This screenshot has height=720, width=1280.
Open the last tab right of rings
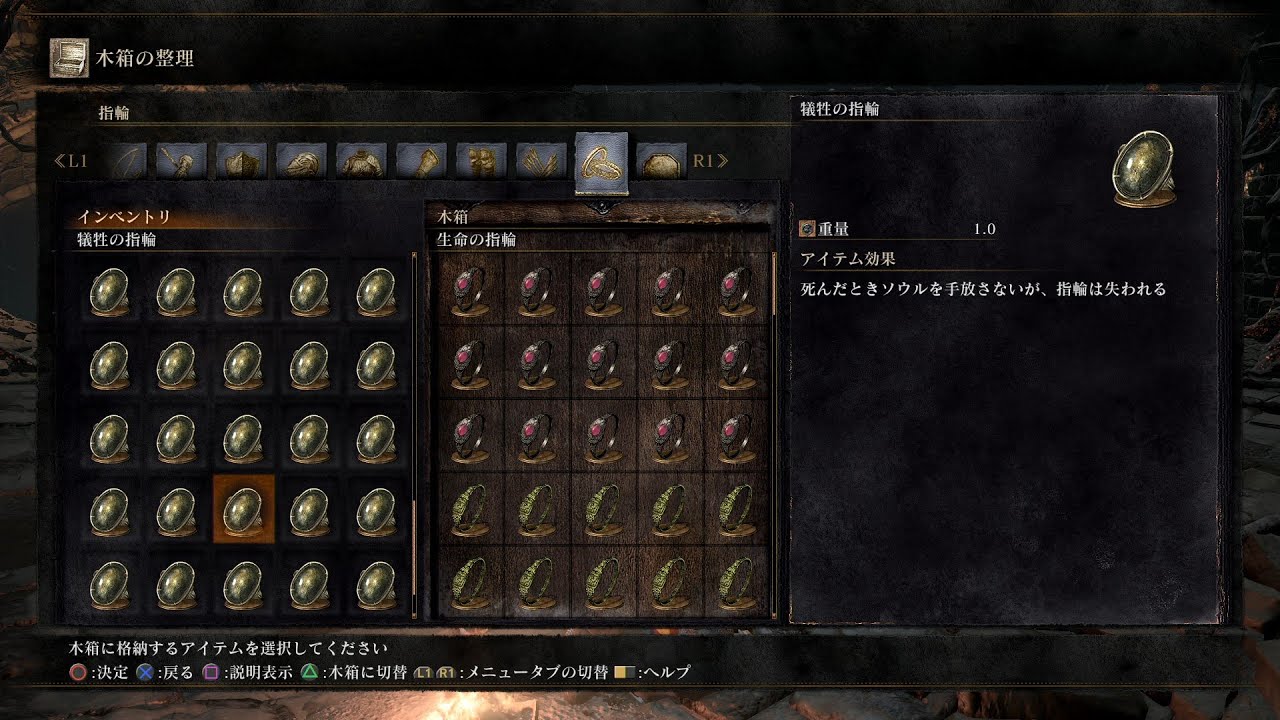coord(662,160)
